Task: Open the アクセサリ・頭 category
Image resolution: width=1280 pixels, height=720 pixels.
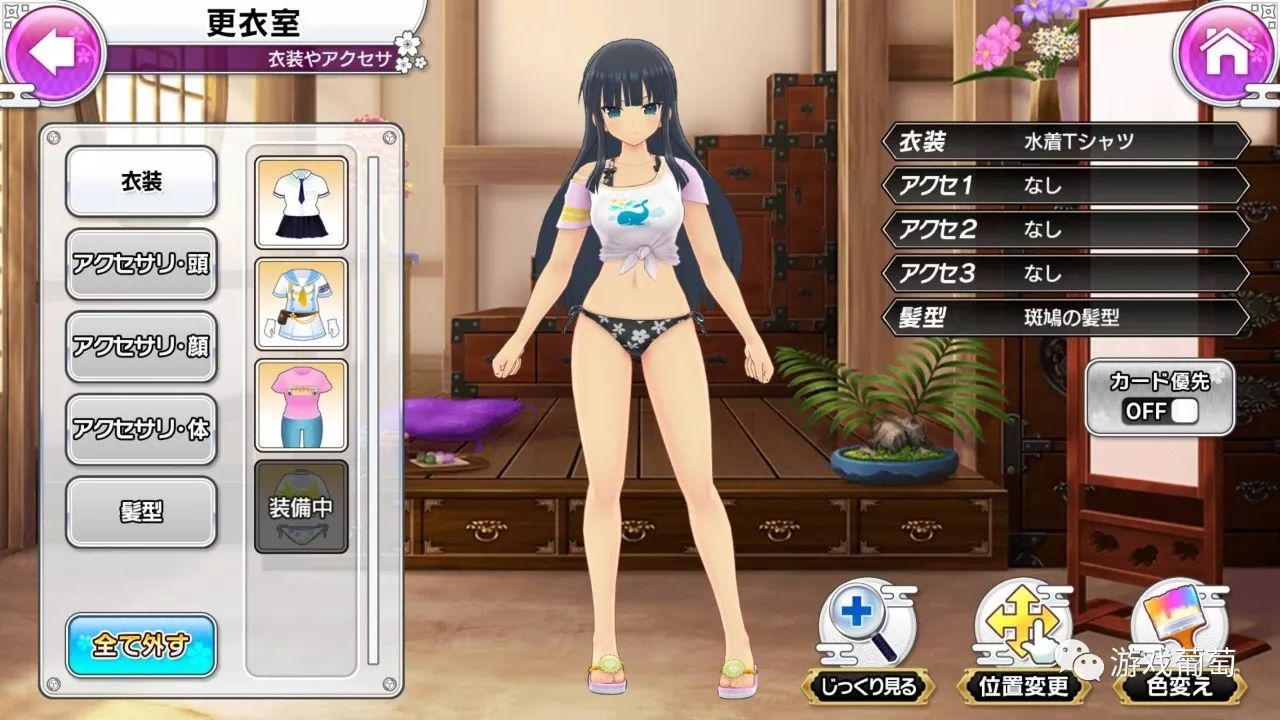Action: tap(141, 264)
